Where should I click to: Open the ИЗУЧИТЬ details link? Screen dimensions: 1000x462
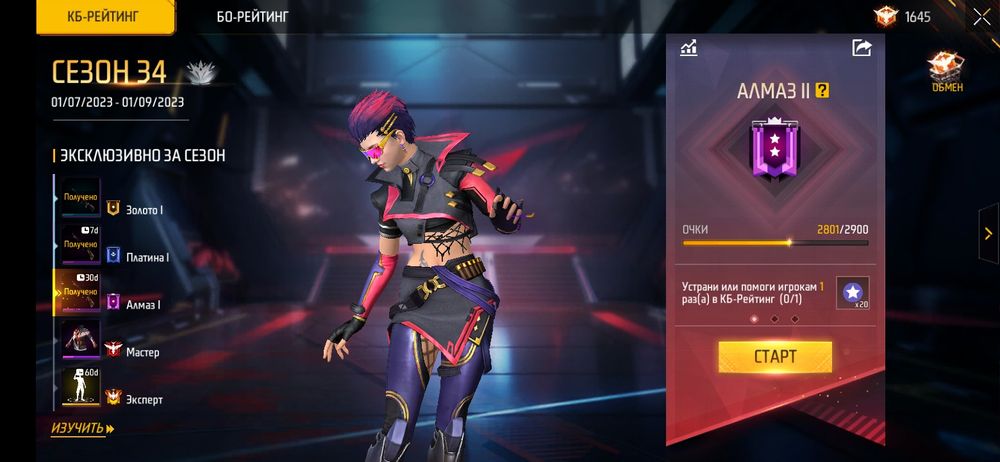click(82, 428)
